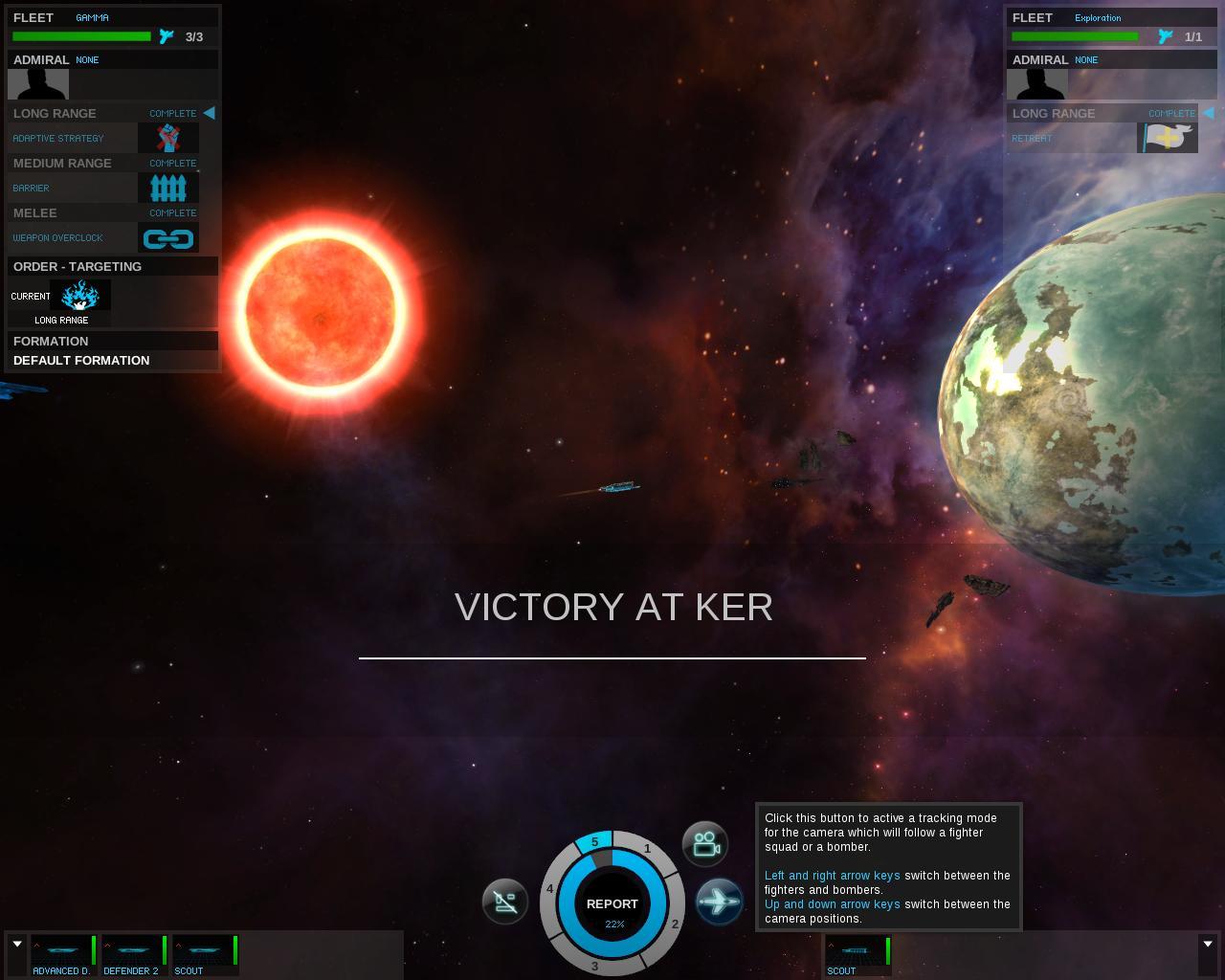
Task: Open the battle REPORT button
Action: 612,904
